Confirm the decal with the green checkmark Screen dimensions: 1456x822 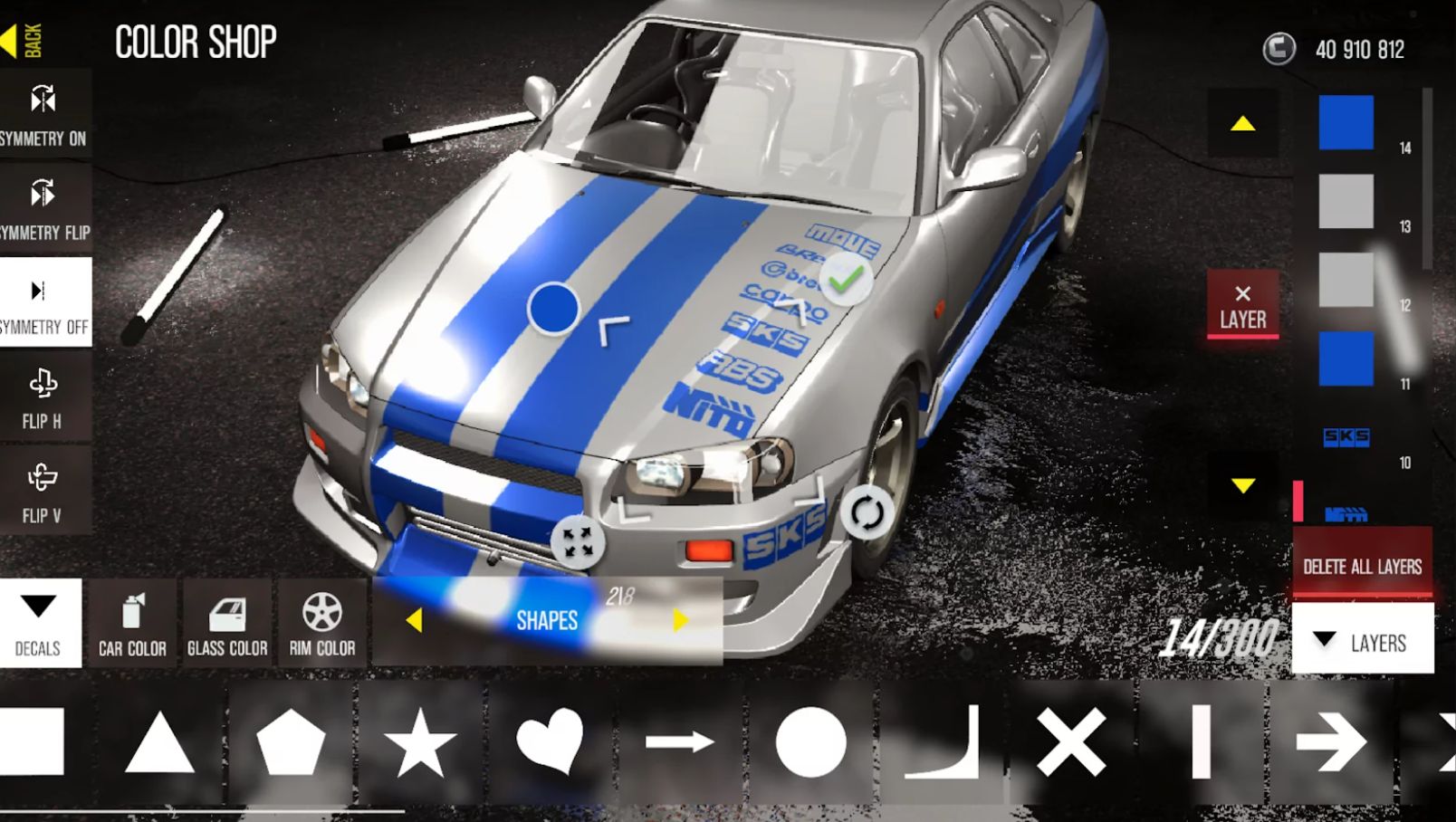pyautogui.click(x=846, y=280)
